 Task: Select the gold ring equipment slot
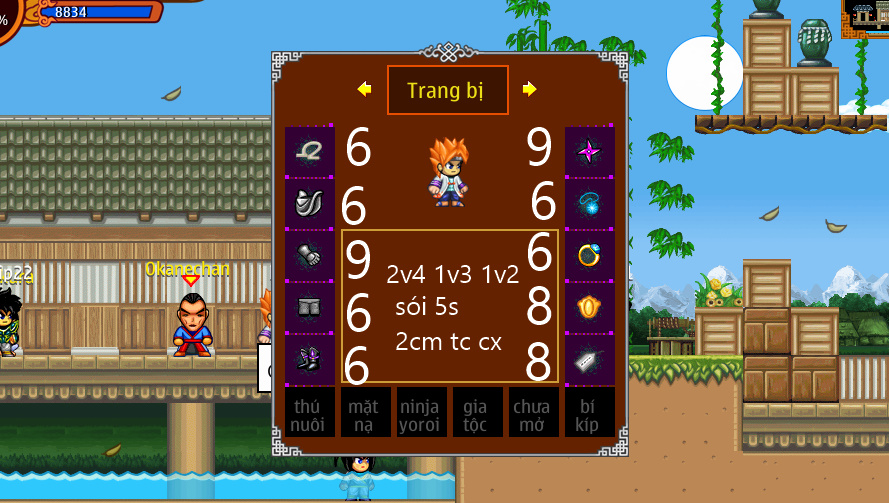[x=588, y=256]
